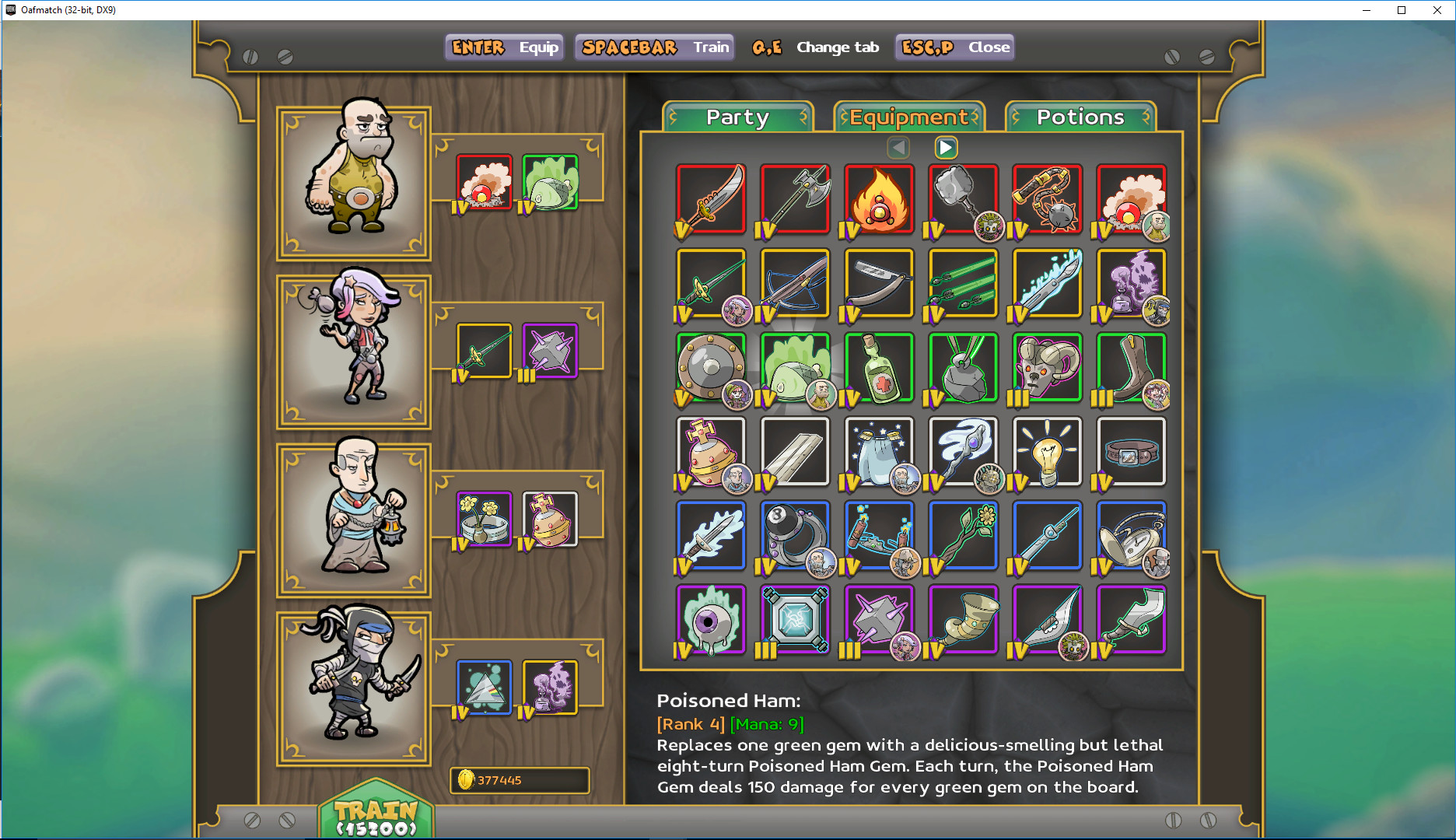Select the ram skull item
This screenshot has height=840, width=1456.
(1046, 367)
